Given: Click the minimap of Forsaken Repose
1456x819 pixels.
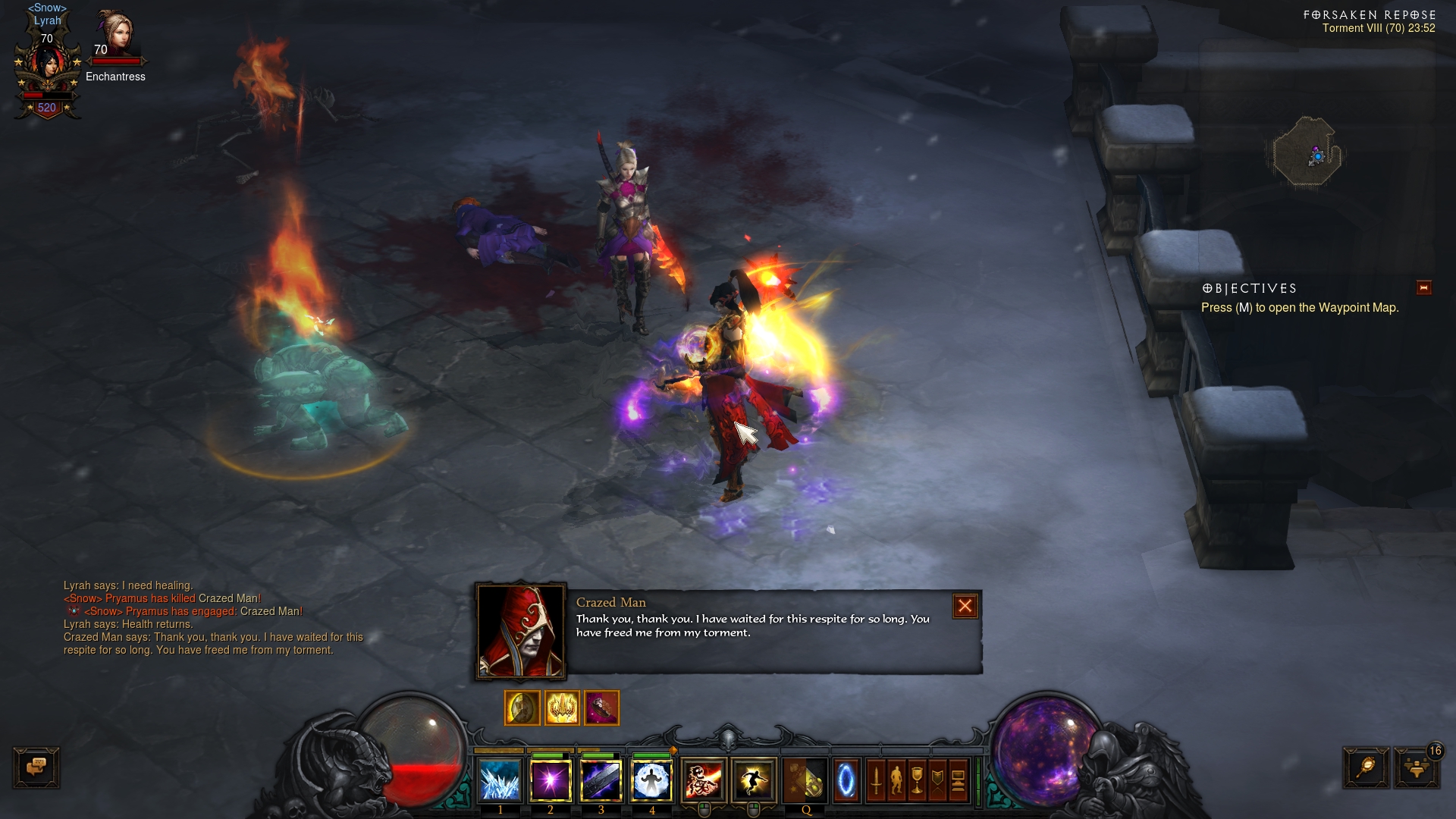Looking at the screenshot, I should (1307, 152).
